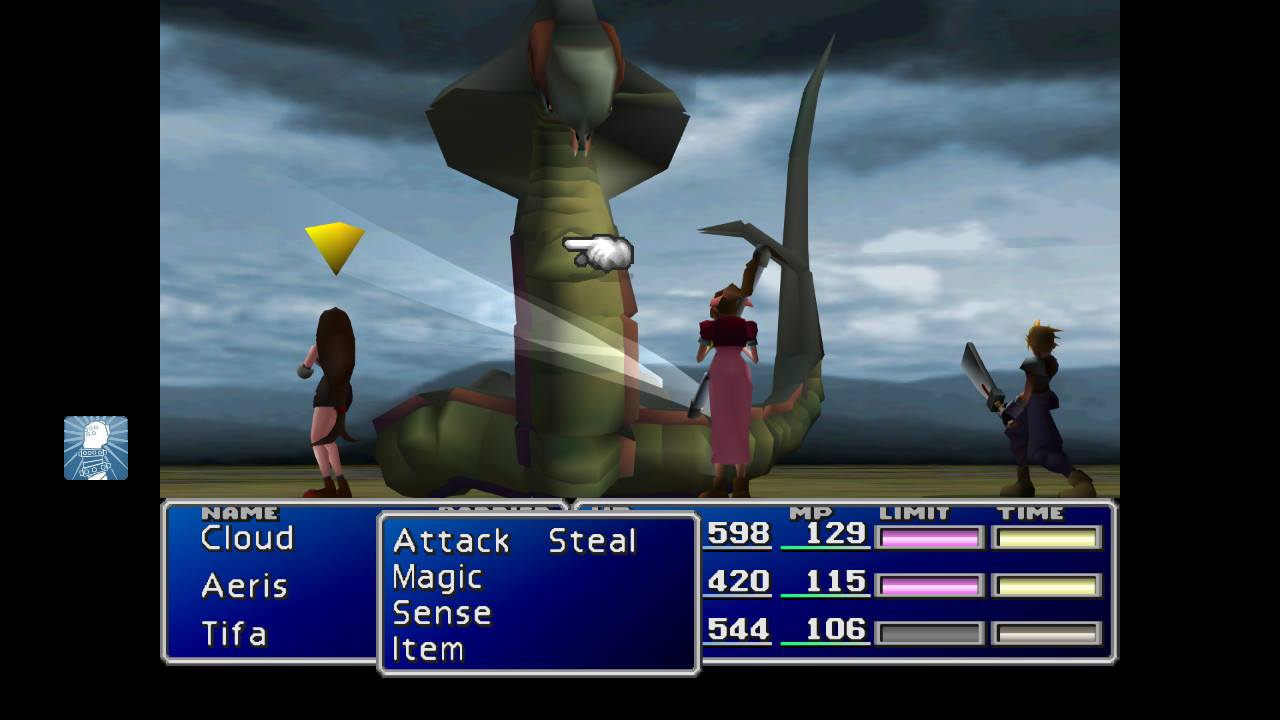Pick Aeris in the party list
The width and height of the screenshot is (1280, 720).
pos(244,585)
